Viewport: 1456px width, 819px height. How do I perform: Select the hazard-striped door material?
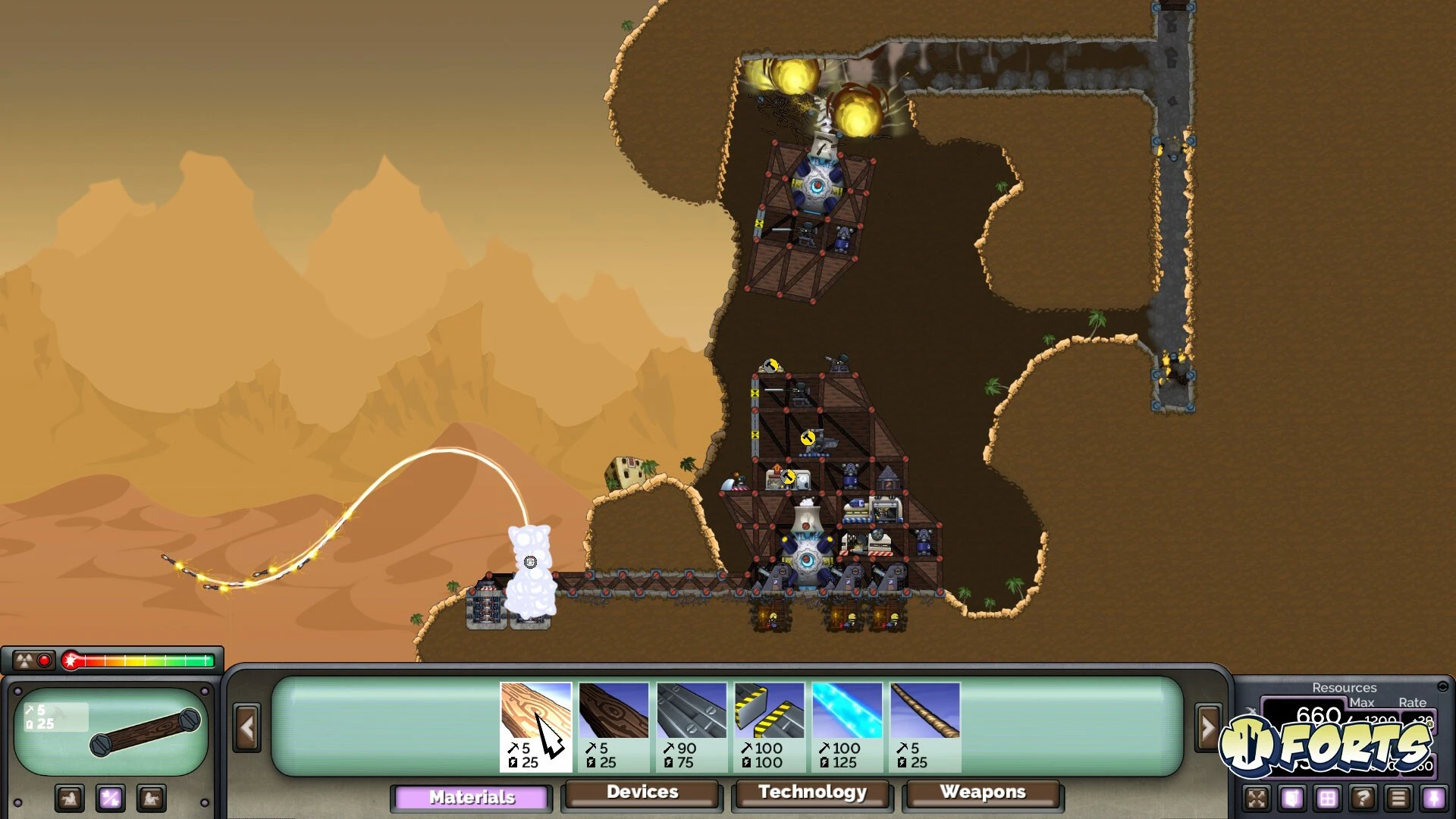point(769,726)
